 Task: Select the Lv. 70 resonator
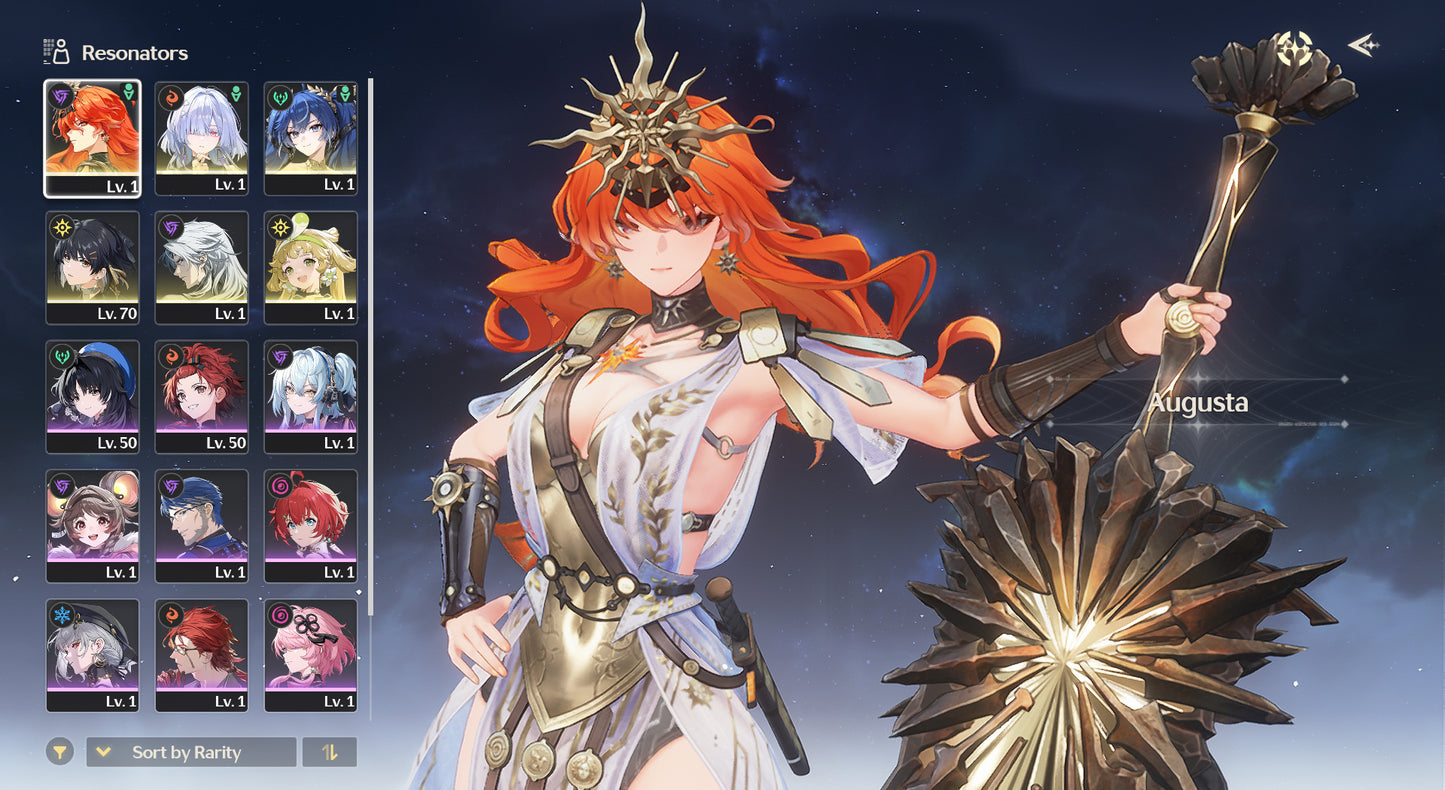click(92, 267)
